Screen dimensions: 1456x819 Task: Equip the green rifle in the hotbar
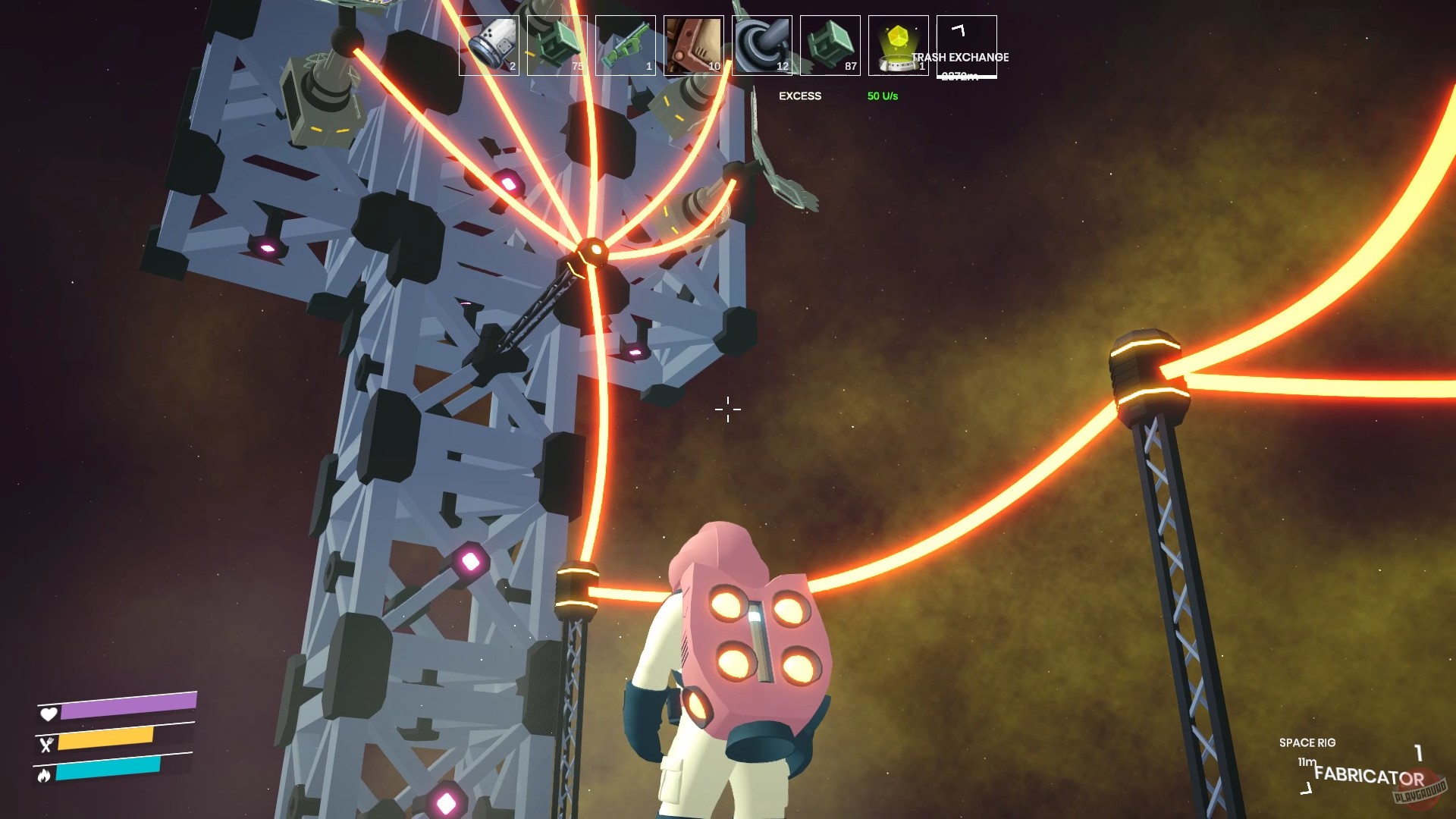click(x=625, y=44)
